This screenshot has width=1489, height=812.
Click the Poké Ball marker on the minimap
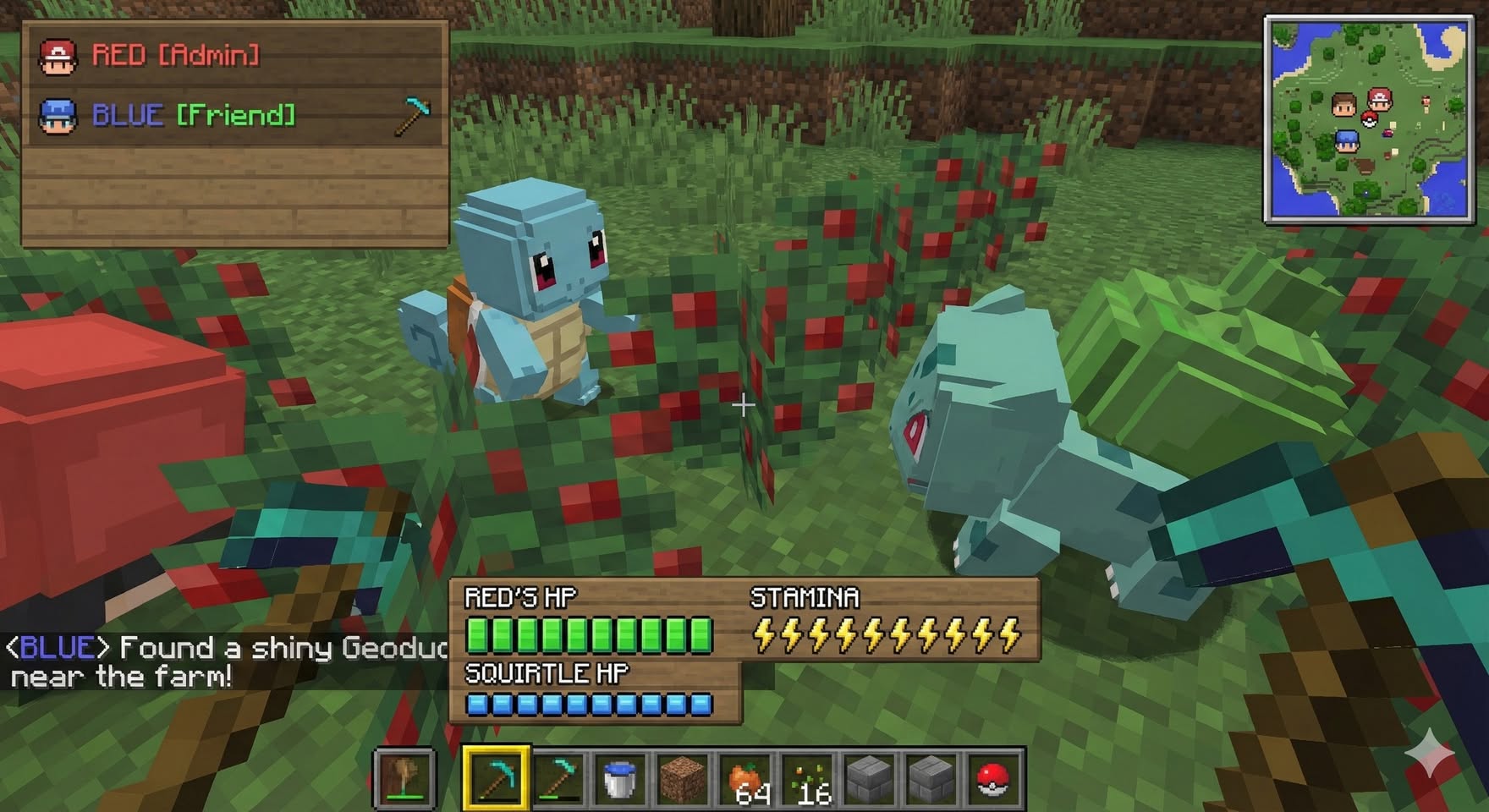1368,120
